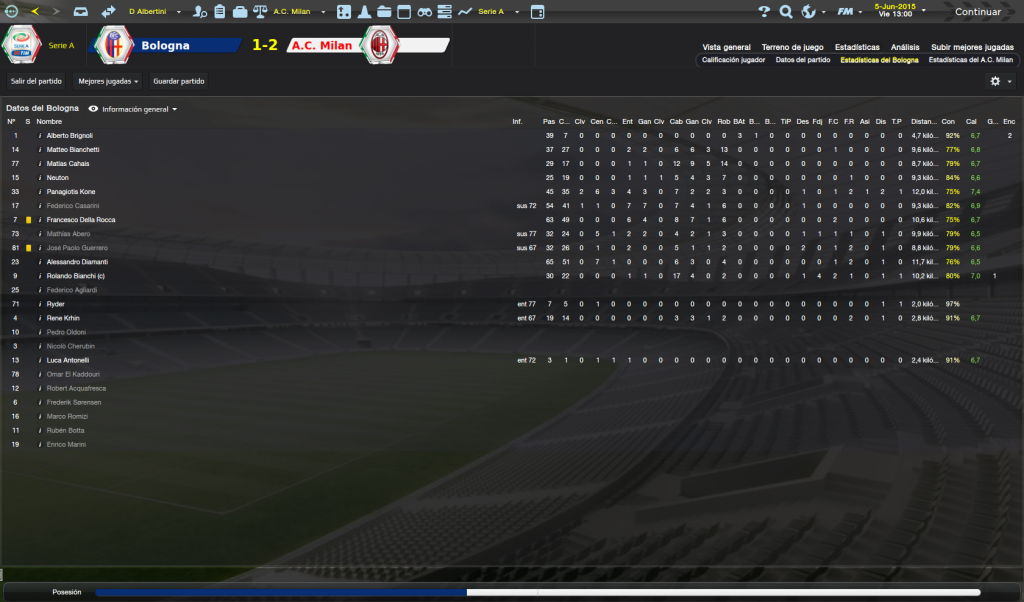This screenshot has width=1024, height=602.
Task: Save the match with Guardar partido
Action: click(179, 81)
